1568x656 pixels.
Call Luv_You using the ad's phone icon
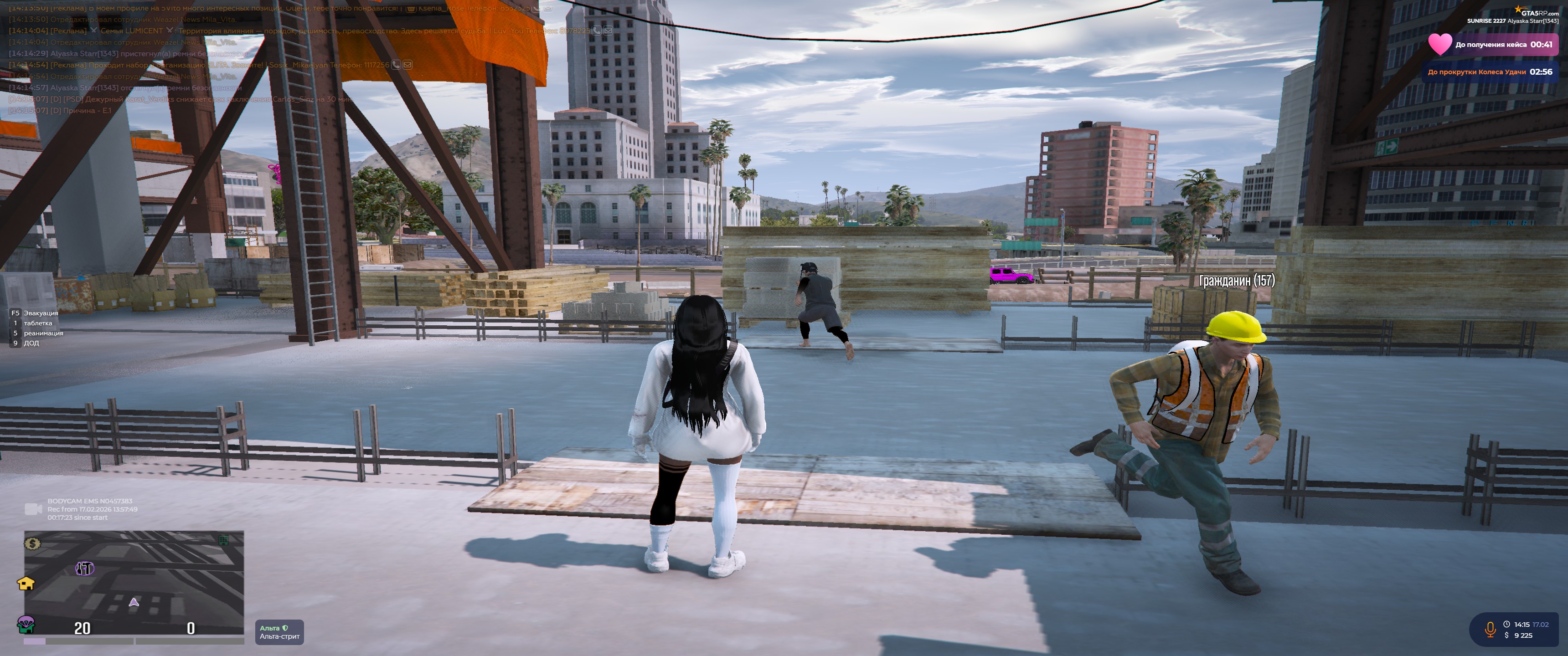(597, 31)
